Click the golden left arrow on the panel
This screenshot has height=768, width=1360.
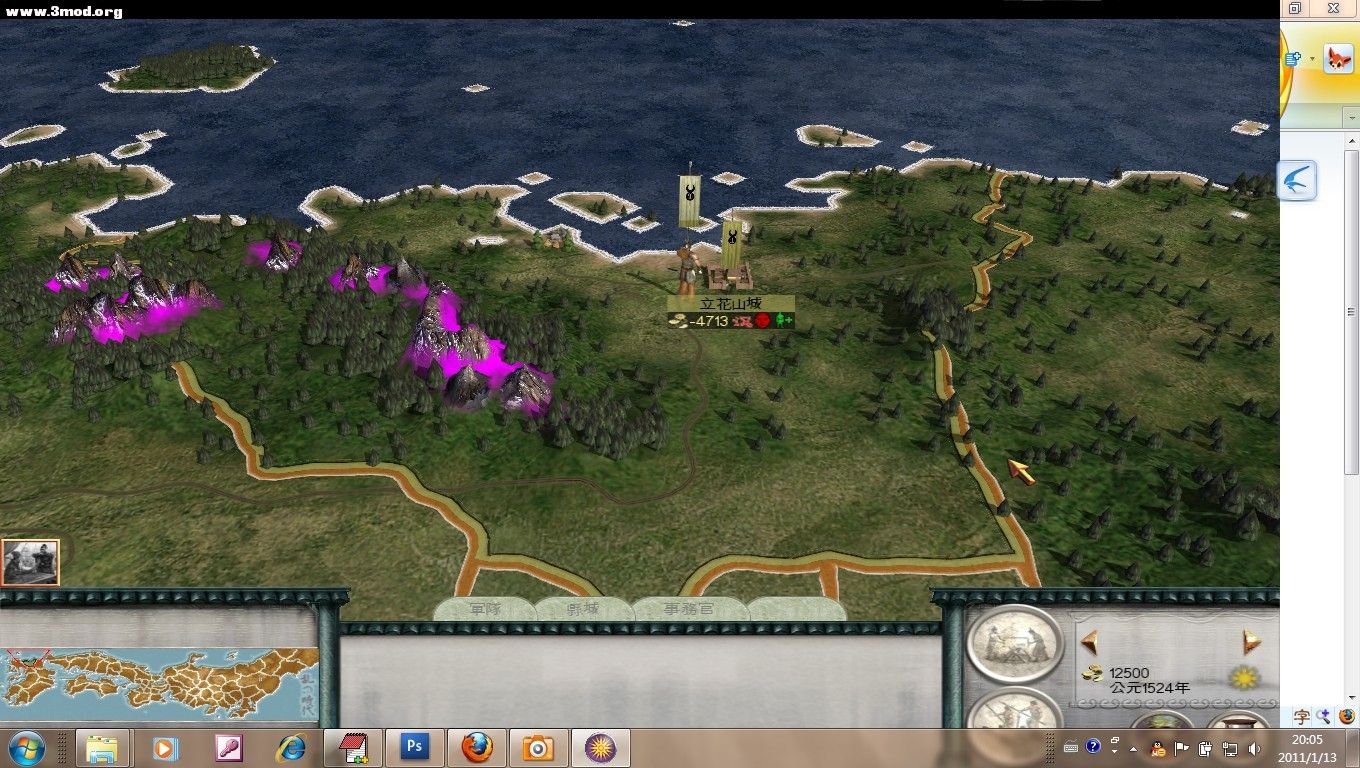tap(1090, 641)
